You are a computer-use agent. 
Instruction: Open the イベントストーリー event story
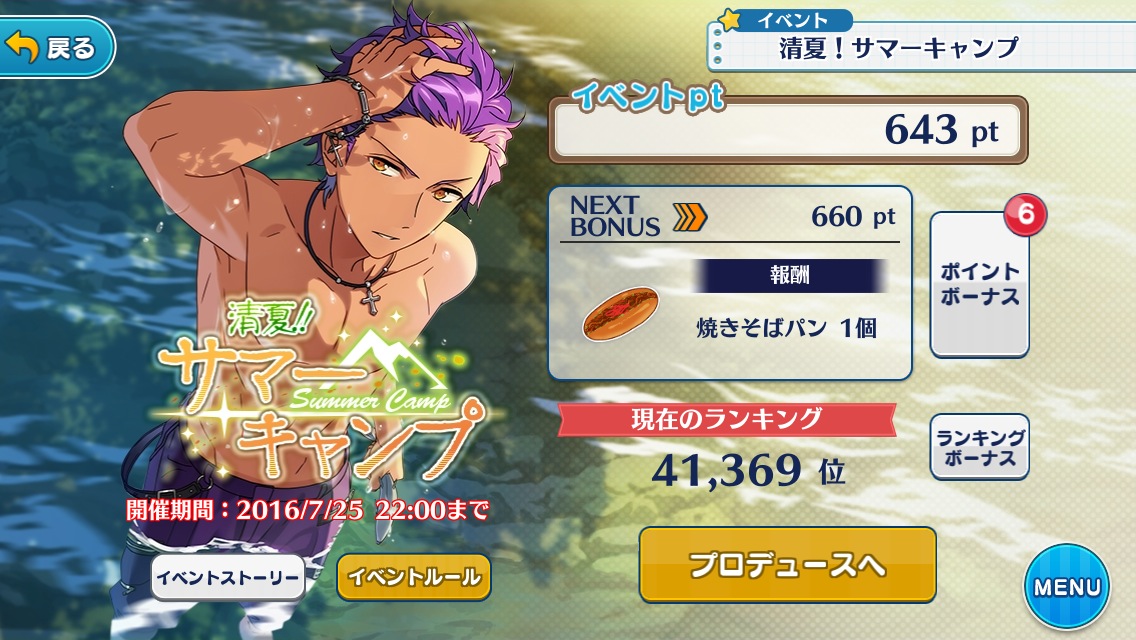coord(229,577)
